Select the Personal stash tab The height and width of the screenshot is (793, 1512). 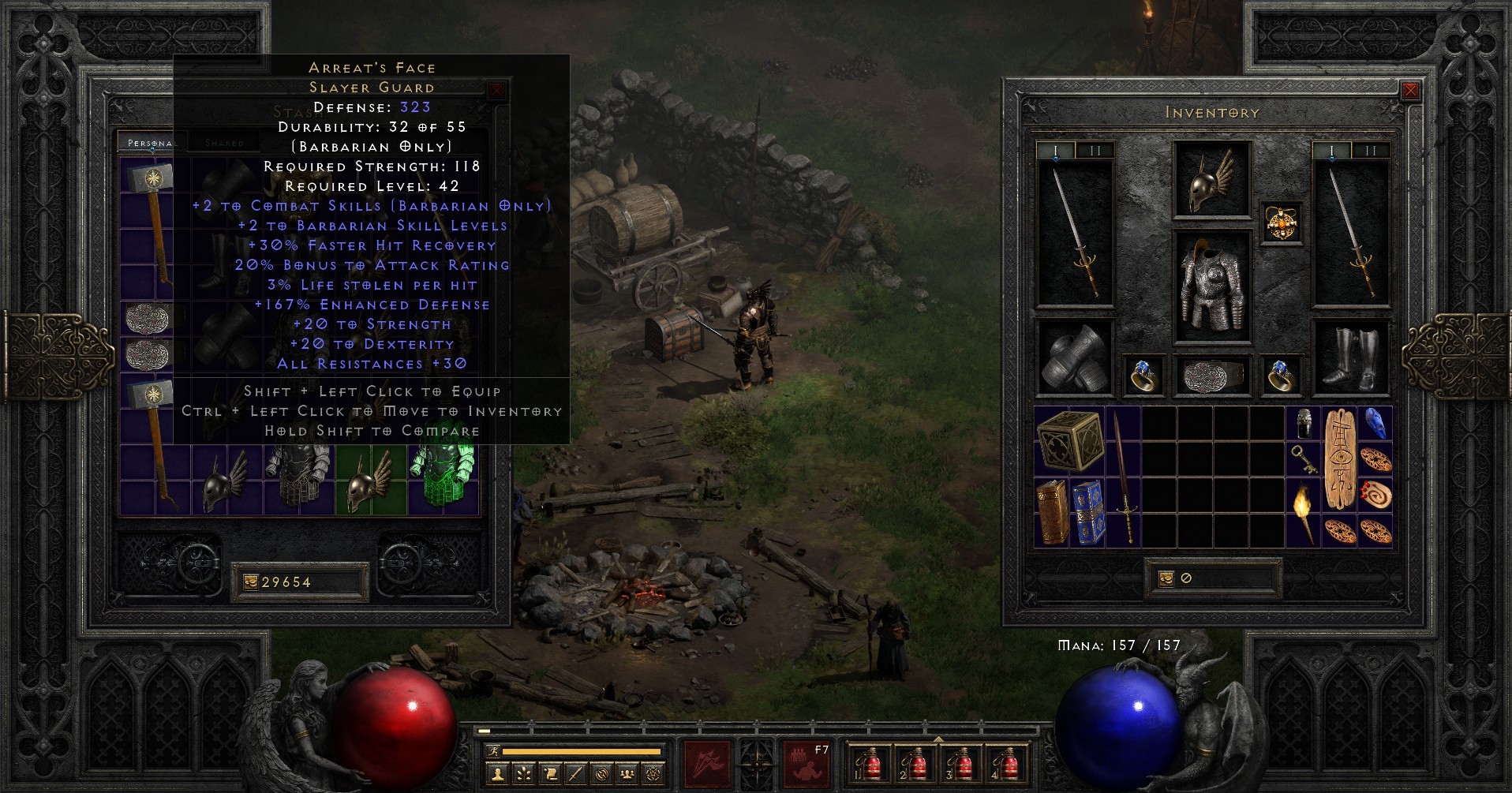click(x=150, y=144)
